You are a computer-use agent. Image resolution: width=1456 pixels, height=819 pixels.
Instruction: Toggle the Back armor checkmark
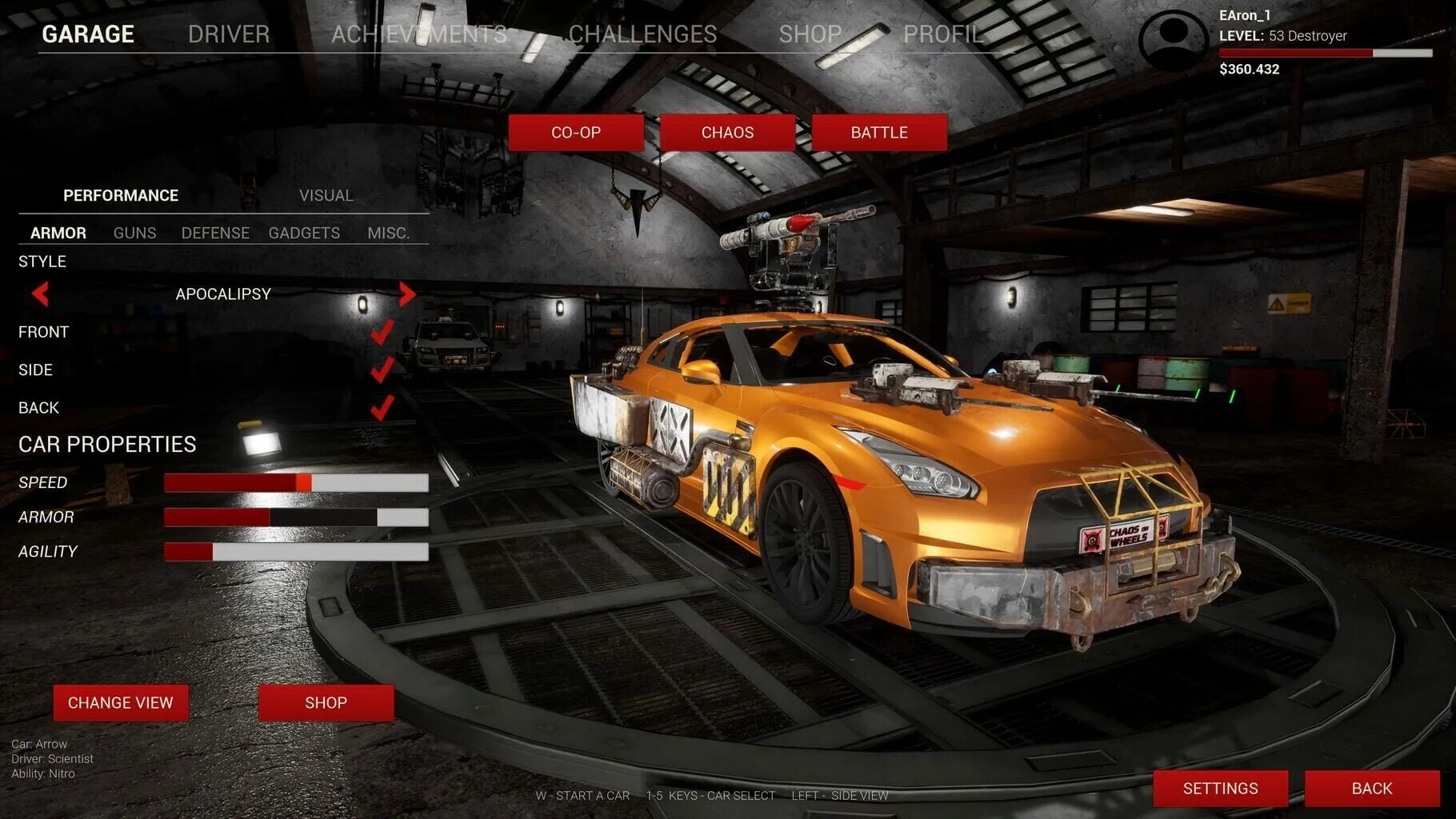click(x=382, y=408)
